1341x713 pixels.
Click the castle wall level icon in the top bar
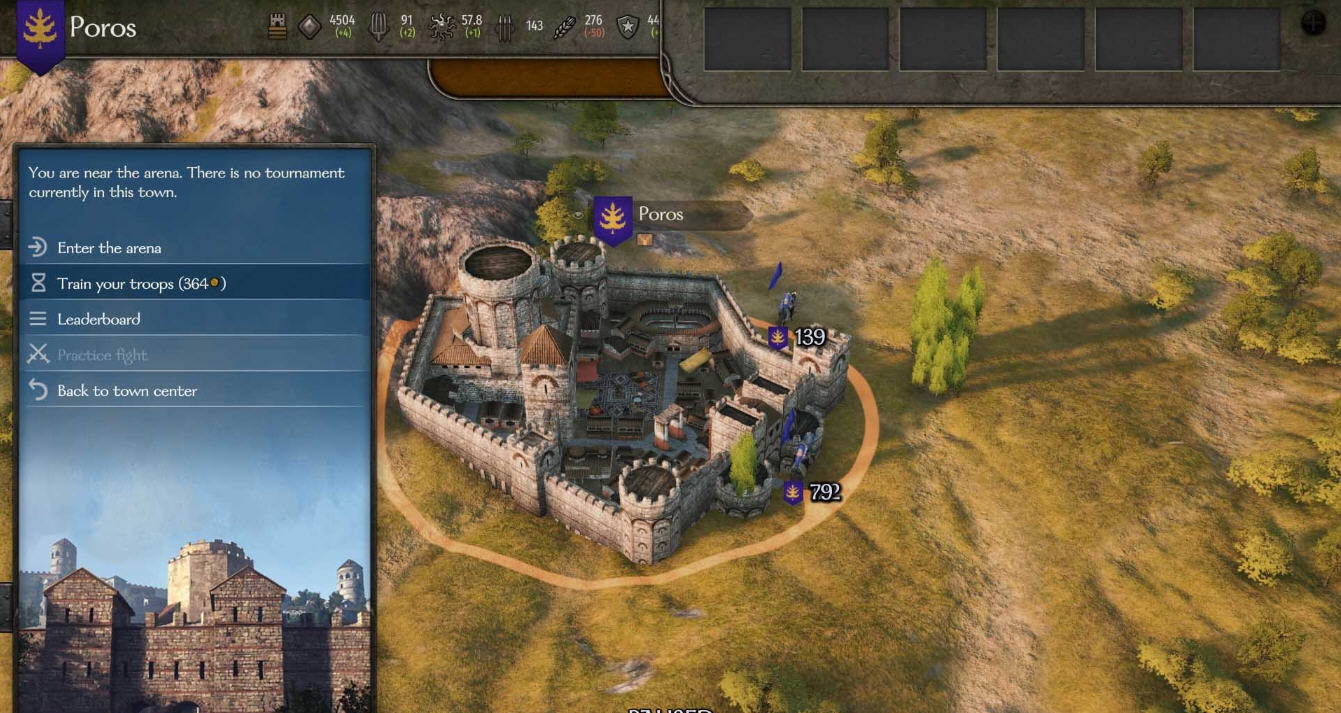(278, 28)
